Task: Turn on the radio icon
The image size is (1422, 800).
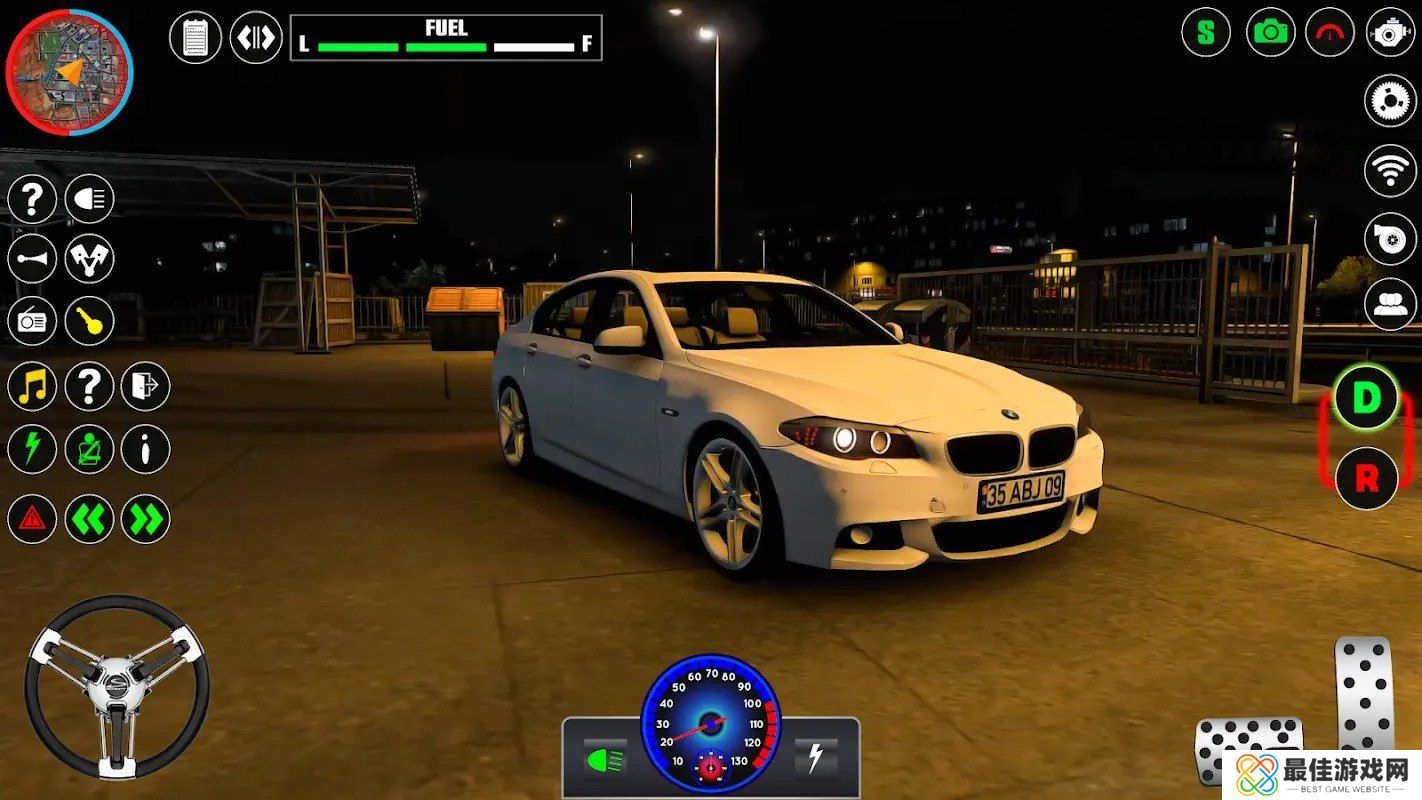Action: (x=32, y=321)
